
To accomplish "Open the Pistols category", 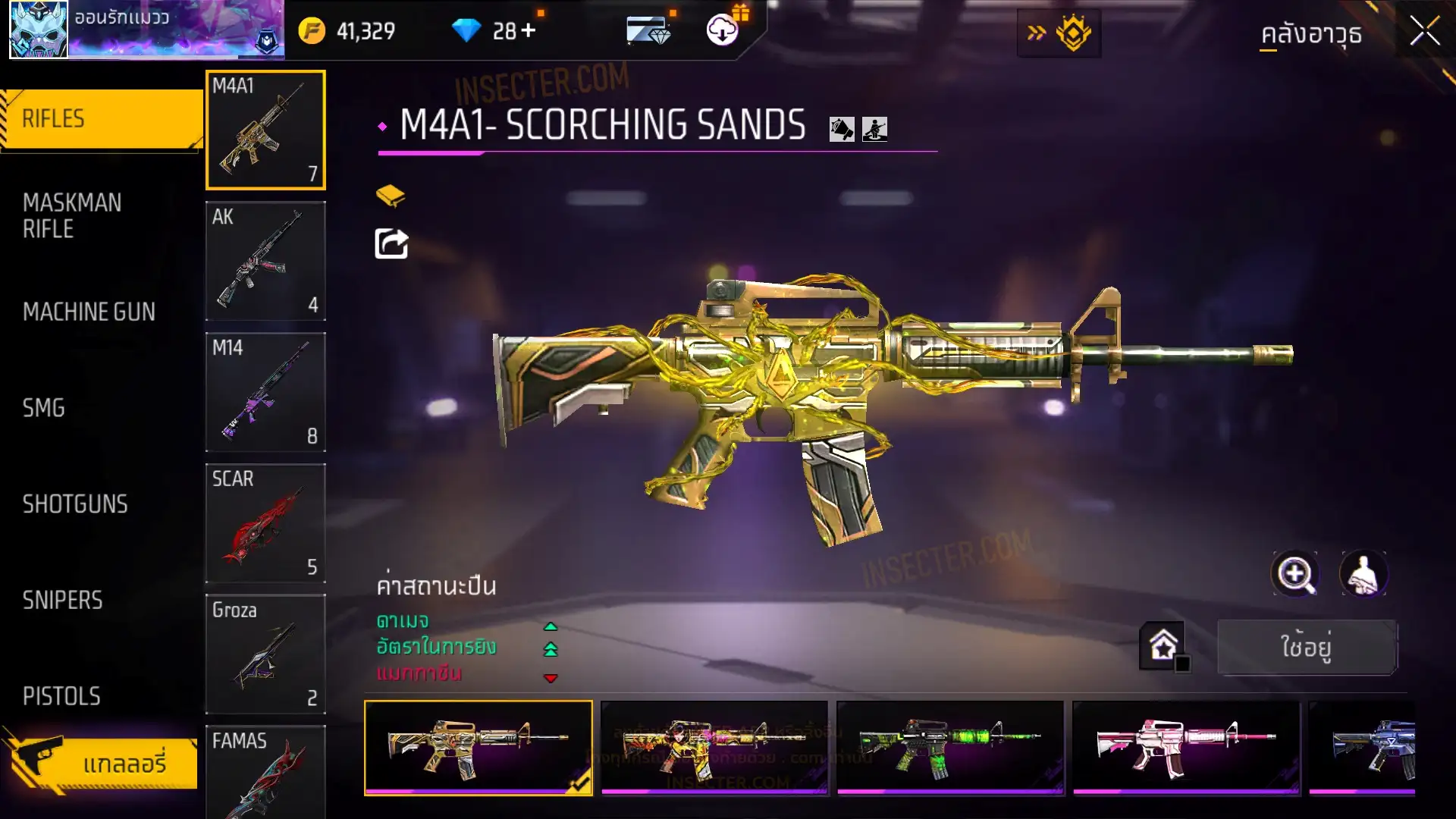I will [61, 696].
